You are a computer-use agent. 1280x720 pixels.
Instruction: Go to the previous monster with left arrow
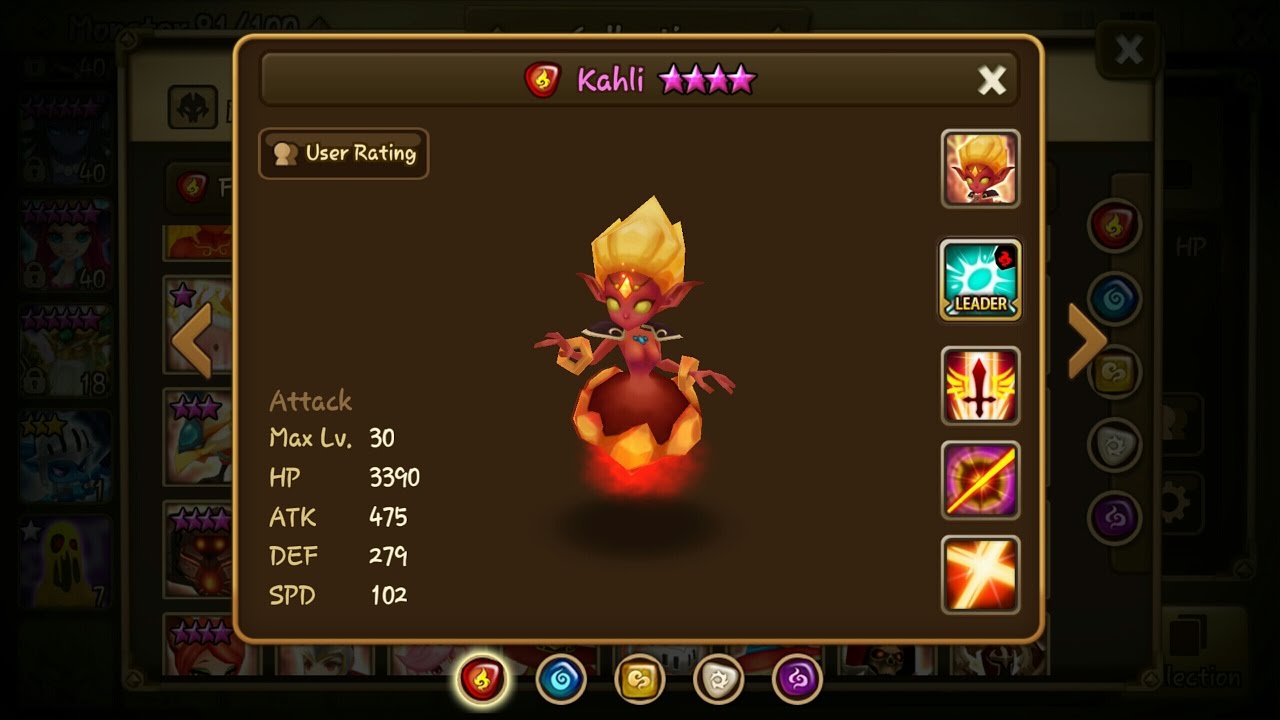(x=191, y=340)
